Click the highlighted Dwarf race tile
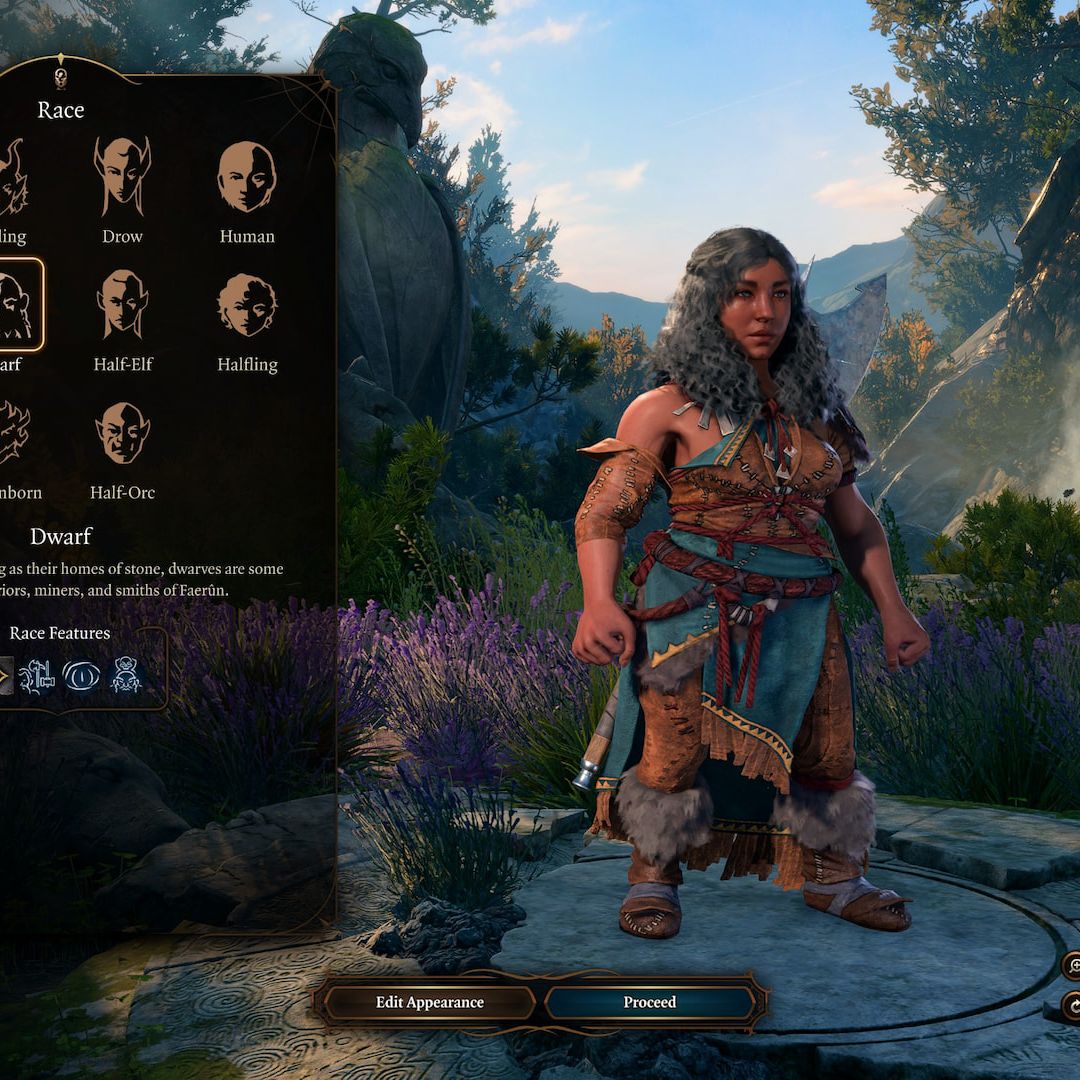The width and height of the screenshot is (1080, 1080). pos(18,305)
